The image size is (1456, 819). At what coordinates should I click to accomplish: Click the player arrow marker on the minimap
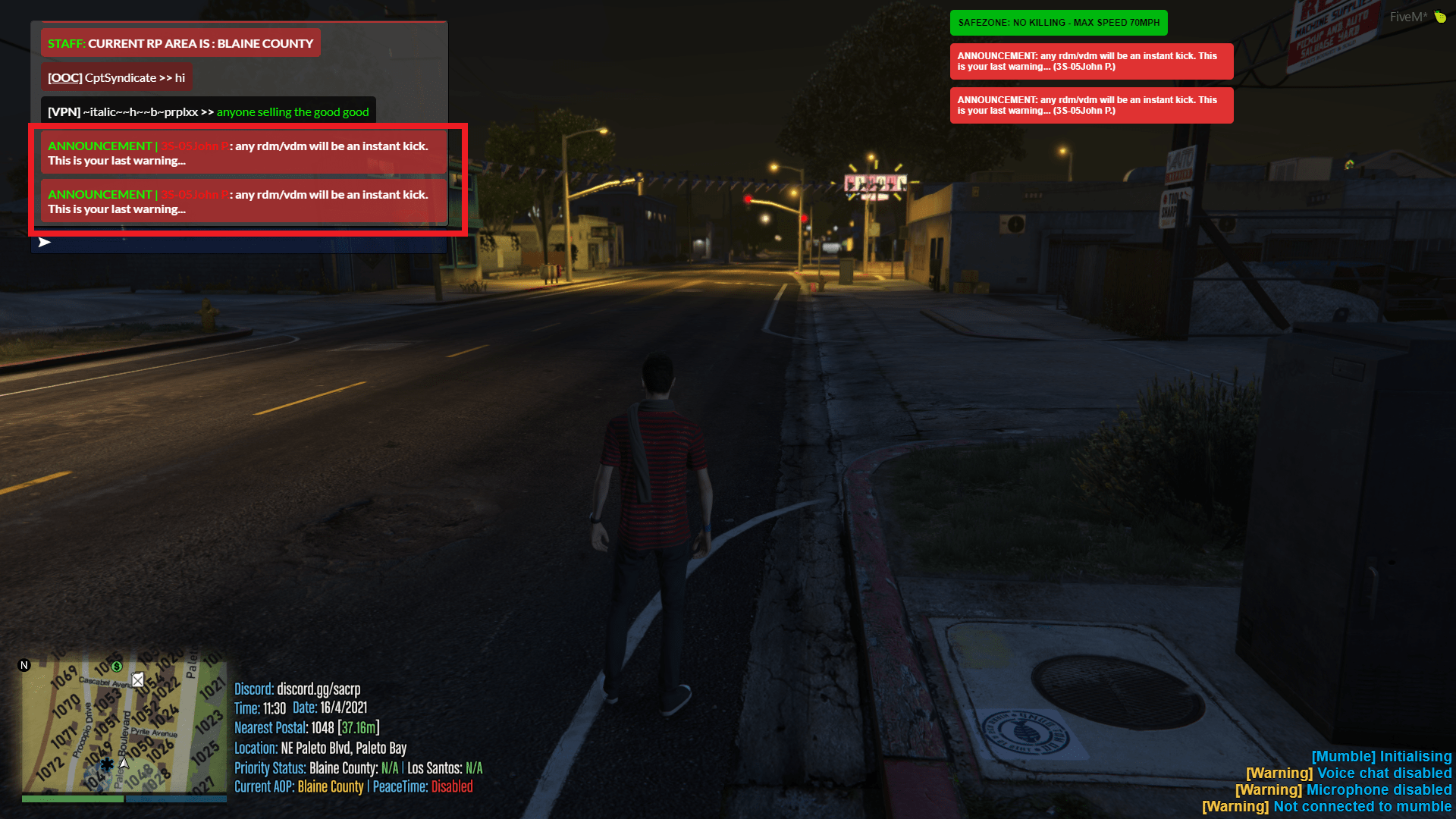click(x=124, y=764)
